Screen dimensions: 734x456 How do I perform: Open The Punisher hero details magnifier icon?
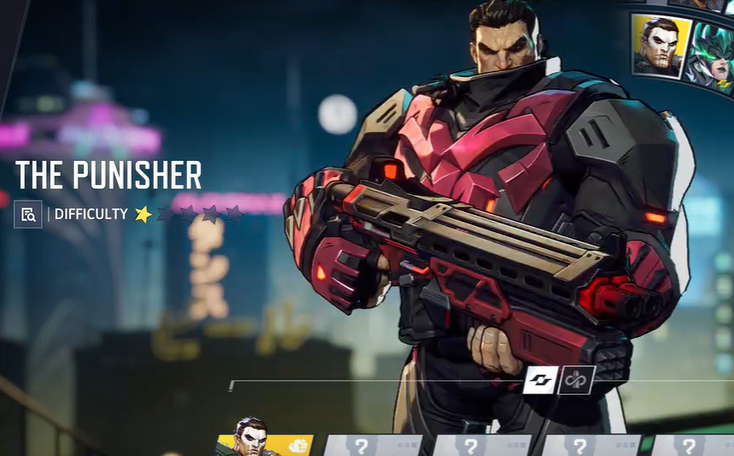tap(28, 214)
